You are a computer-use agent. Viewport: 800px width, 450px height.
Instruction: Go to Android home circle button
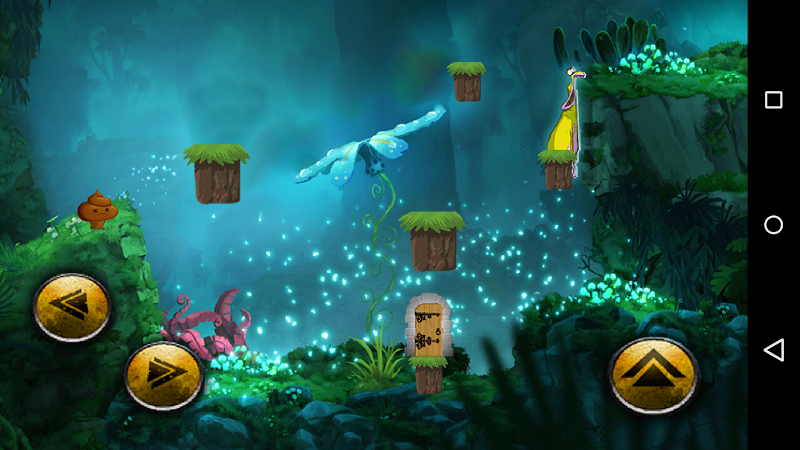(773, 225)
